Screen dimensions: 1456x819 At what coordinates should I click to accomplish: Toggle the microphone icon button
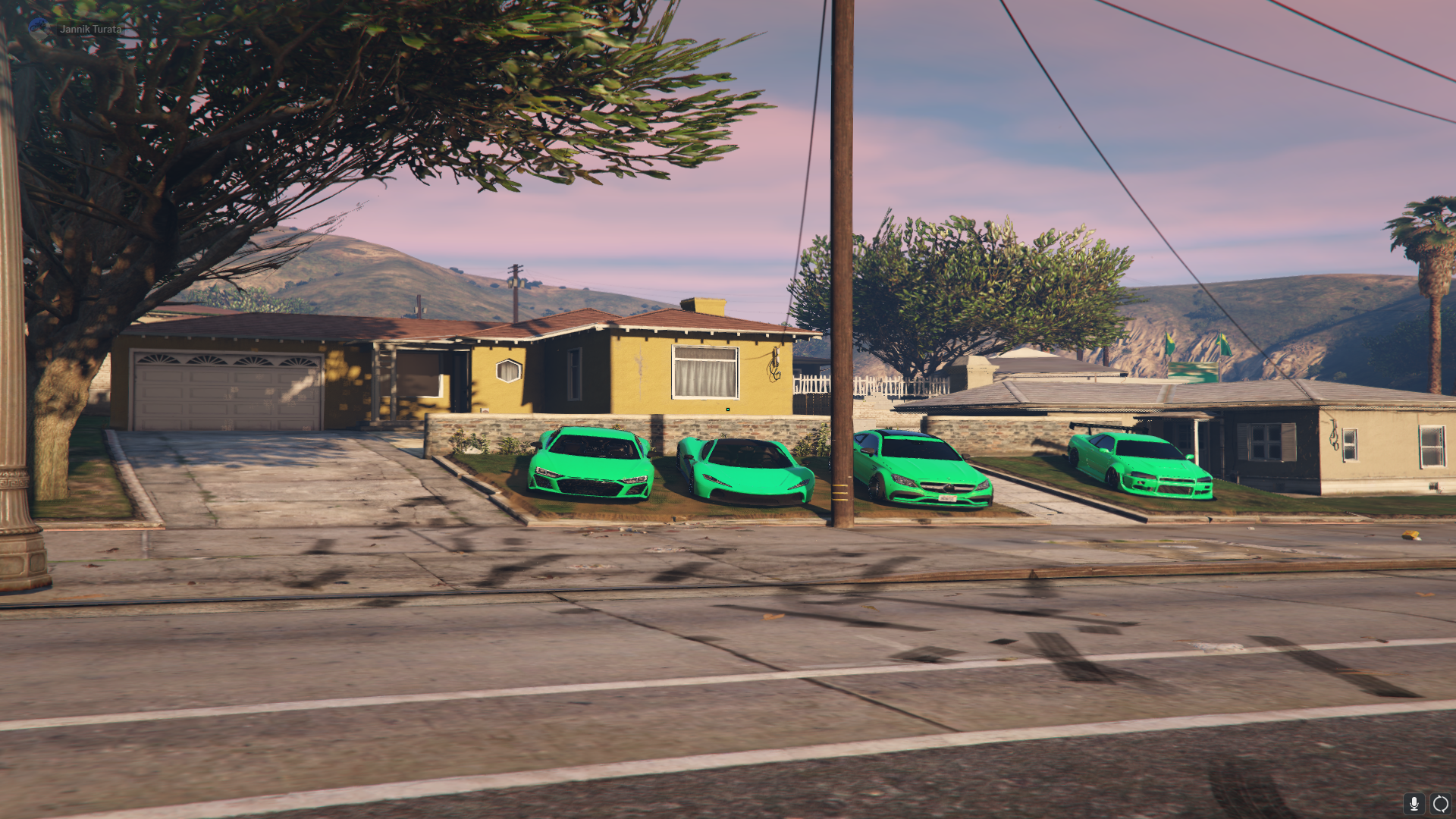[1414, 804]
